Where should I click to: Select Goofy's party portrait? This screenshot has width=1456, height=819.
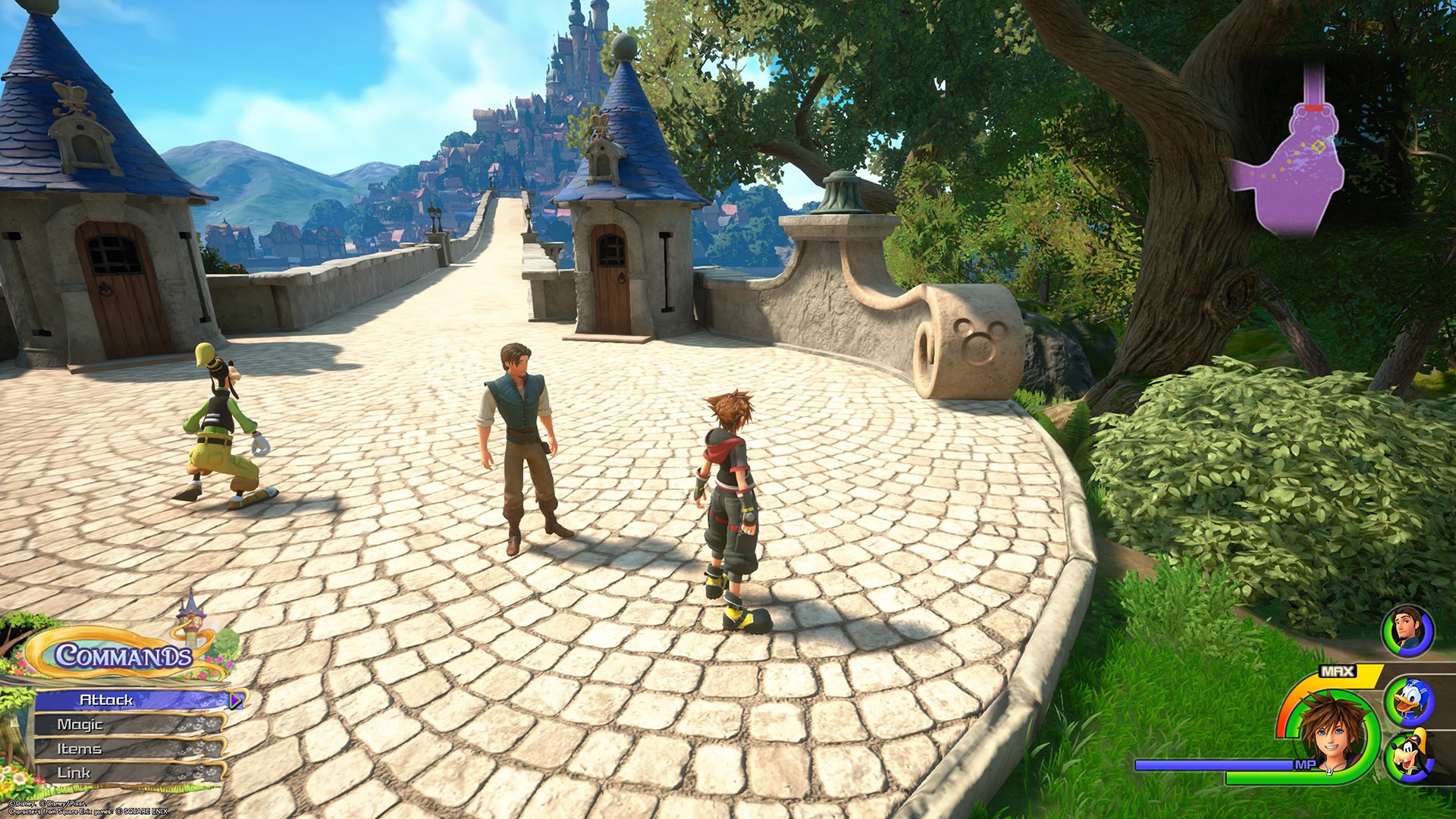1408,755
